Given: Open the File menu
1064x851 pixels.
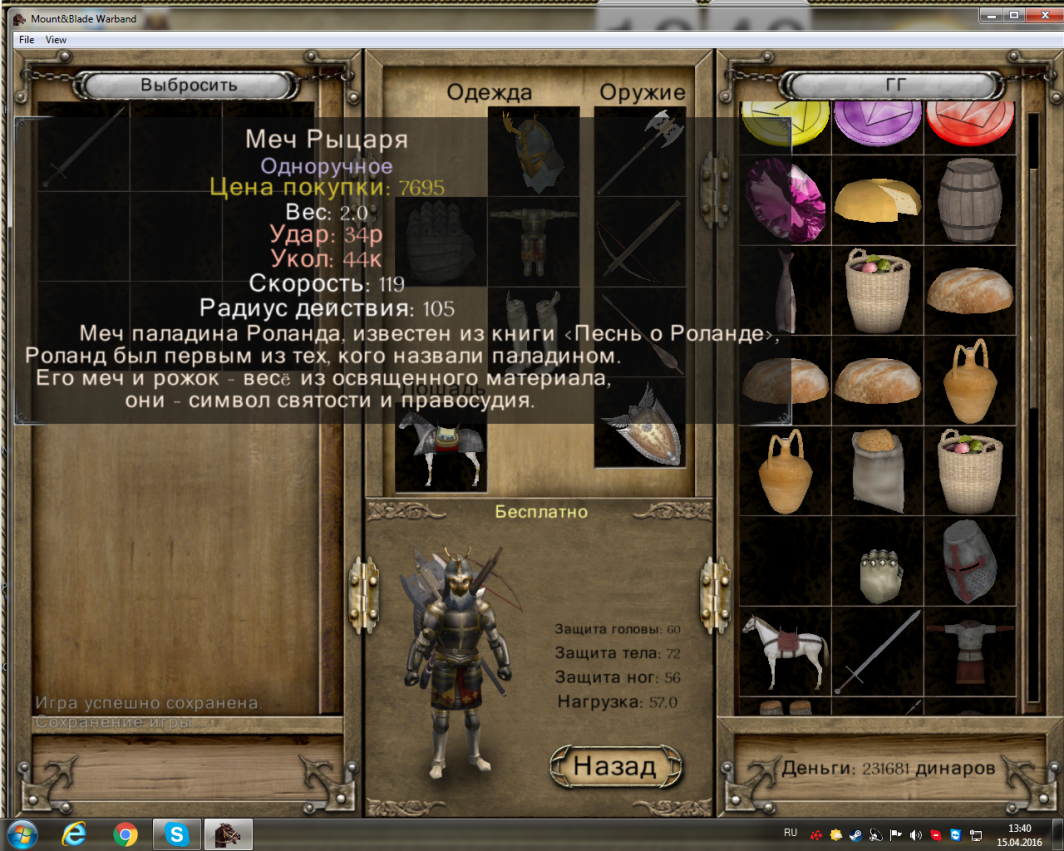Looking at the screenshot, I should (x=26, y=39).
